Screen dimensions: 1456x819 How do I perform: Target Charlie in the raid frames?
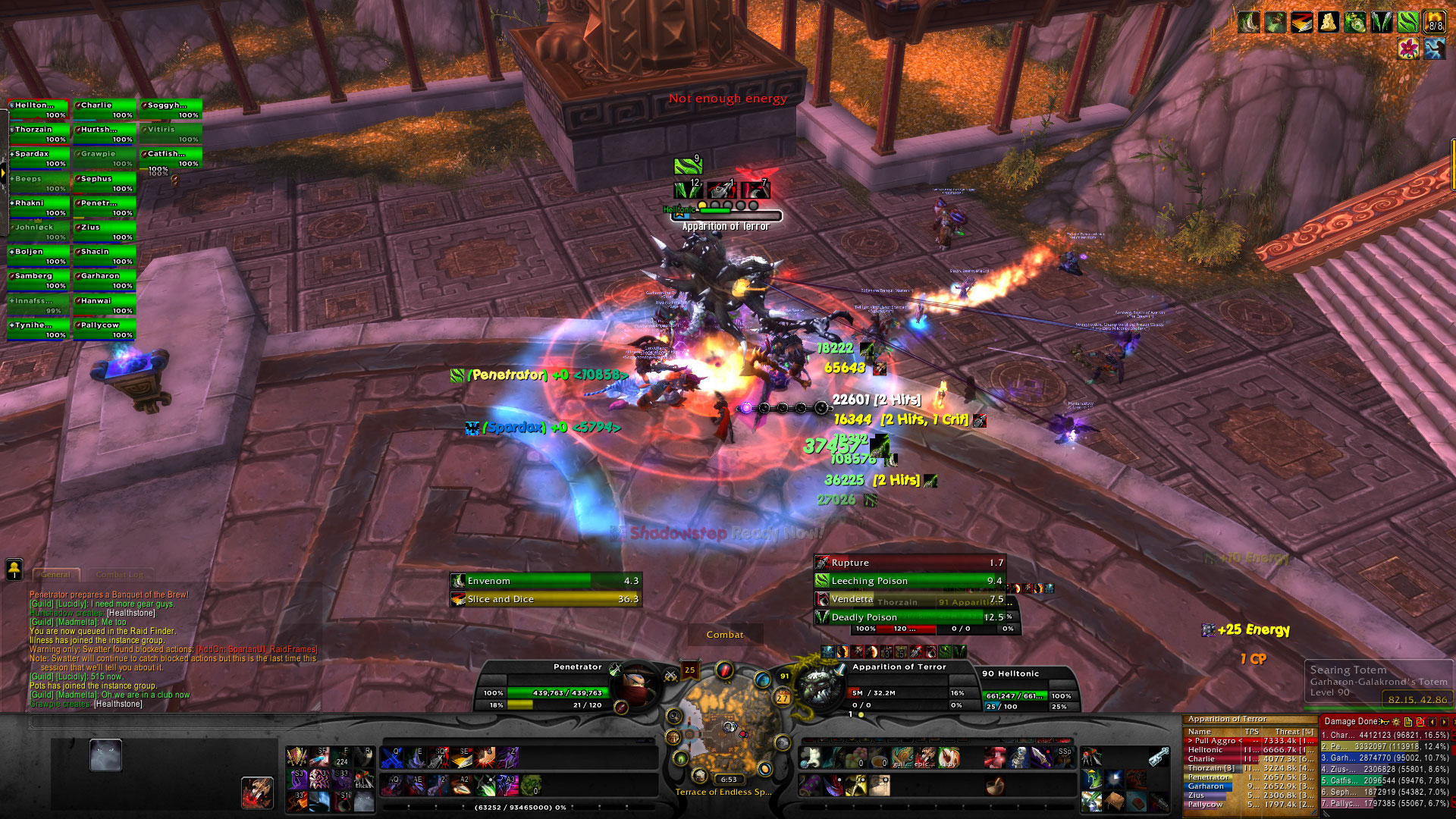[x=105, y=109]
